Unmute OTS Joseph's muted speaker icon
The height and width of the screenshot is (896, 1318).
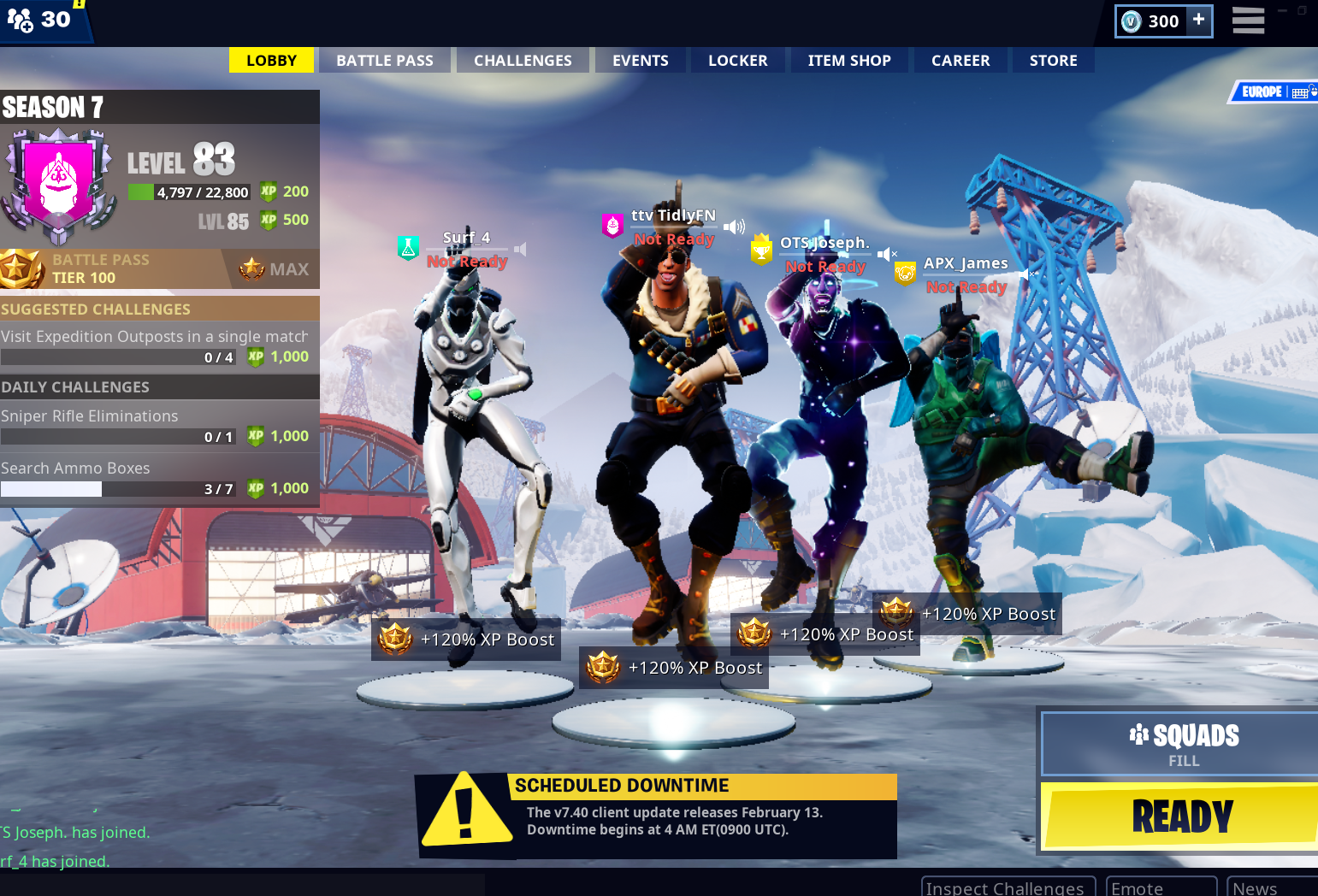coord(889,253)
